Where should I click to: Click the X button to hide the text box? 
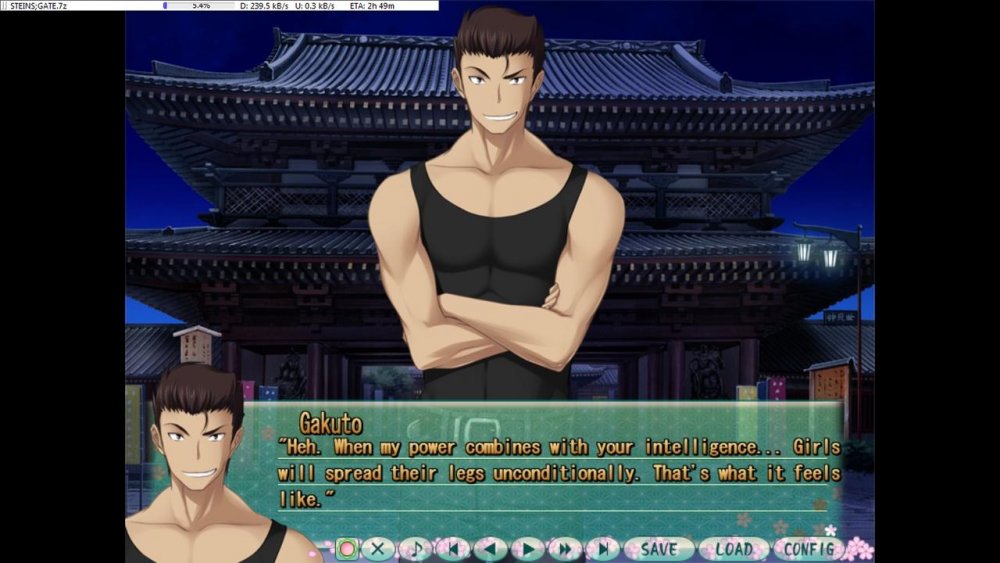pyautogui.click(x=378, y=549)
